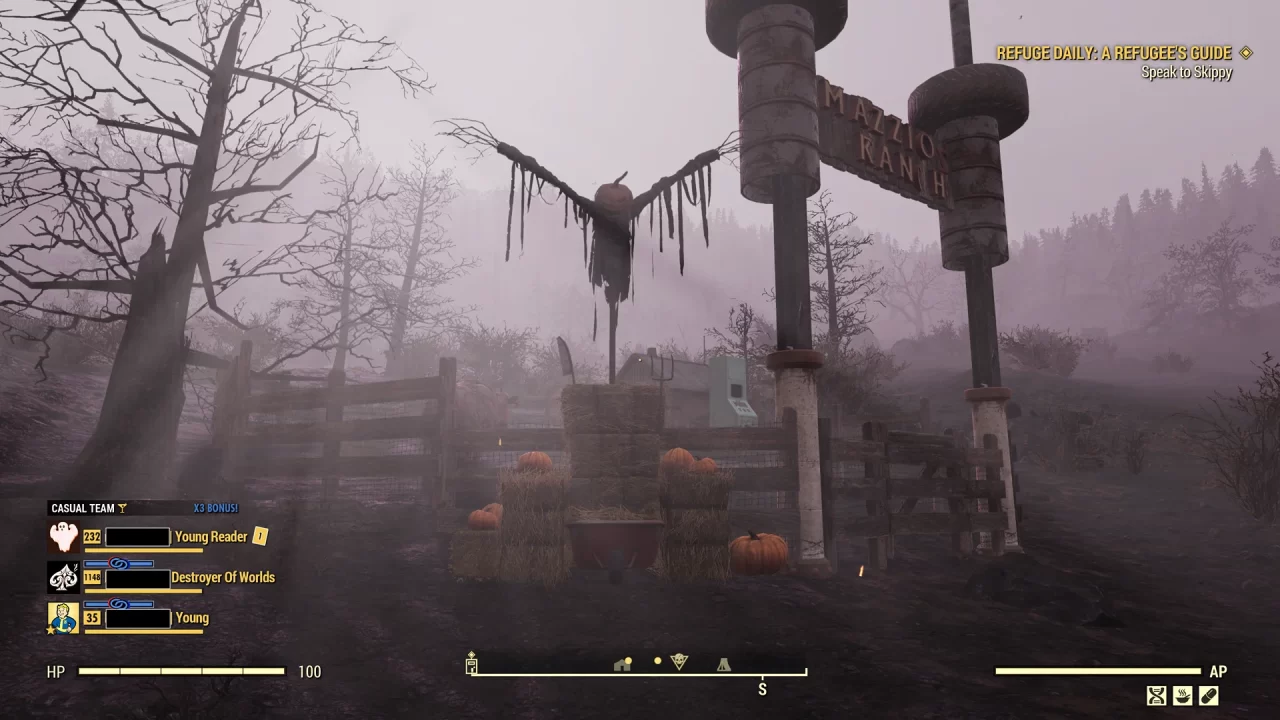Image resolution: width=1280 pixels, height=720 pixels.
Task: Select the spade avatar of Destroyer Of Worlds
Action: click(x=63, y=578)
